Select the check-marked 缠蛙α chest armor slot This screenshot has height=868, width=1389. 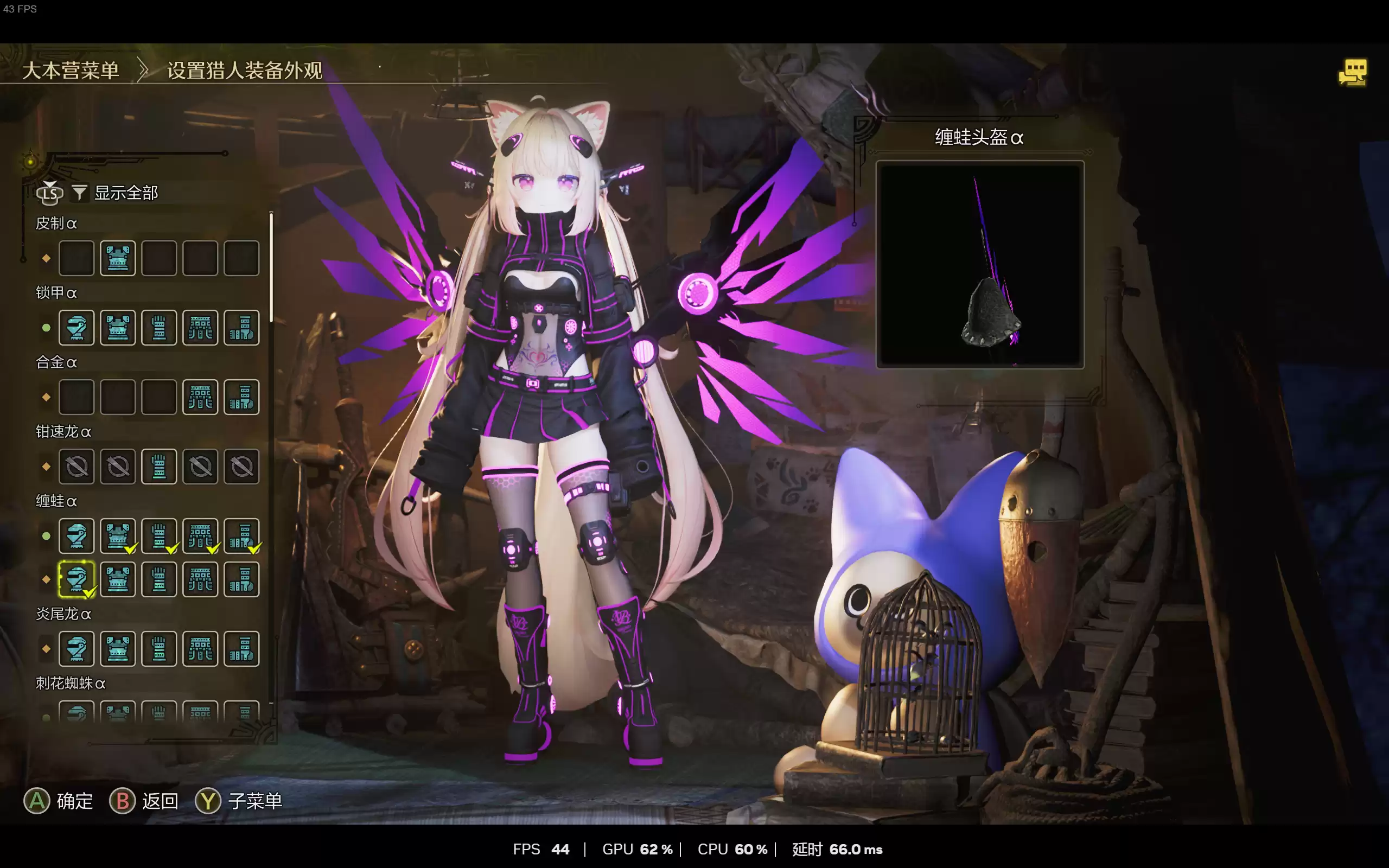point(118,536)
